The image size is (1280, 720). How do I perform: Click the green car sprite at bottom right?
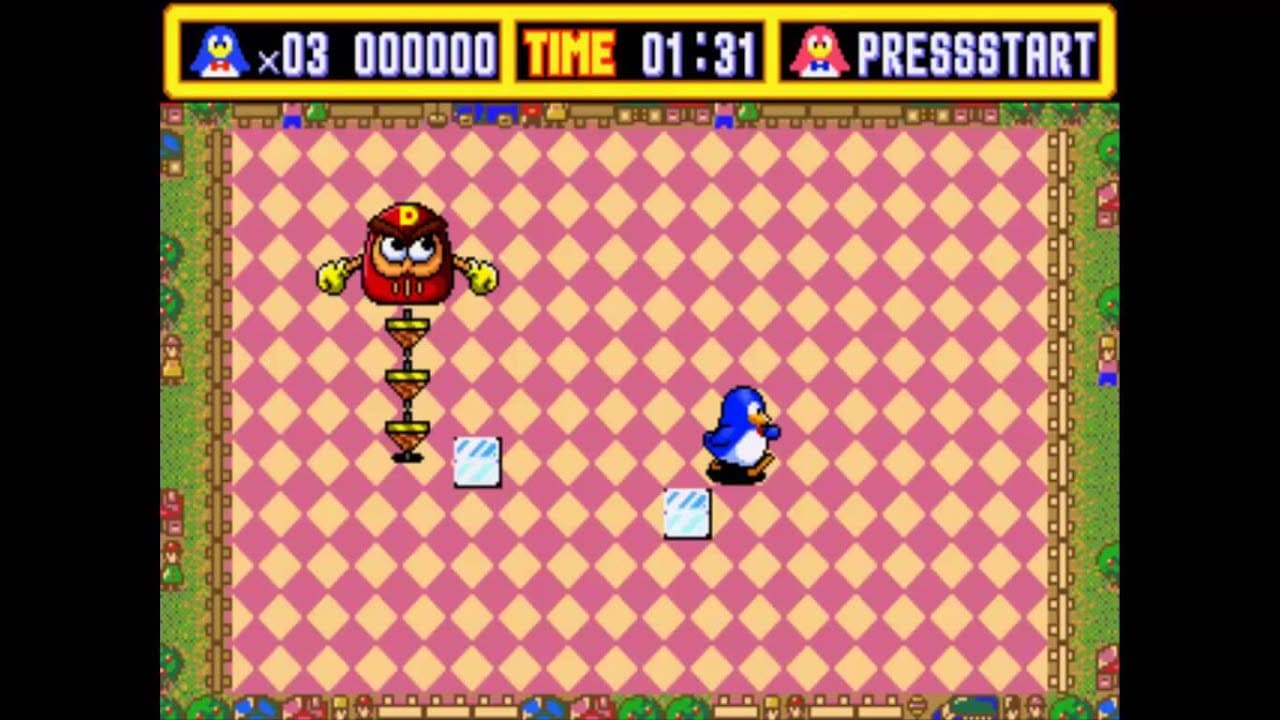coord(970,705)
